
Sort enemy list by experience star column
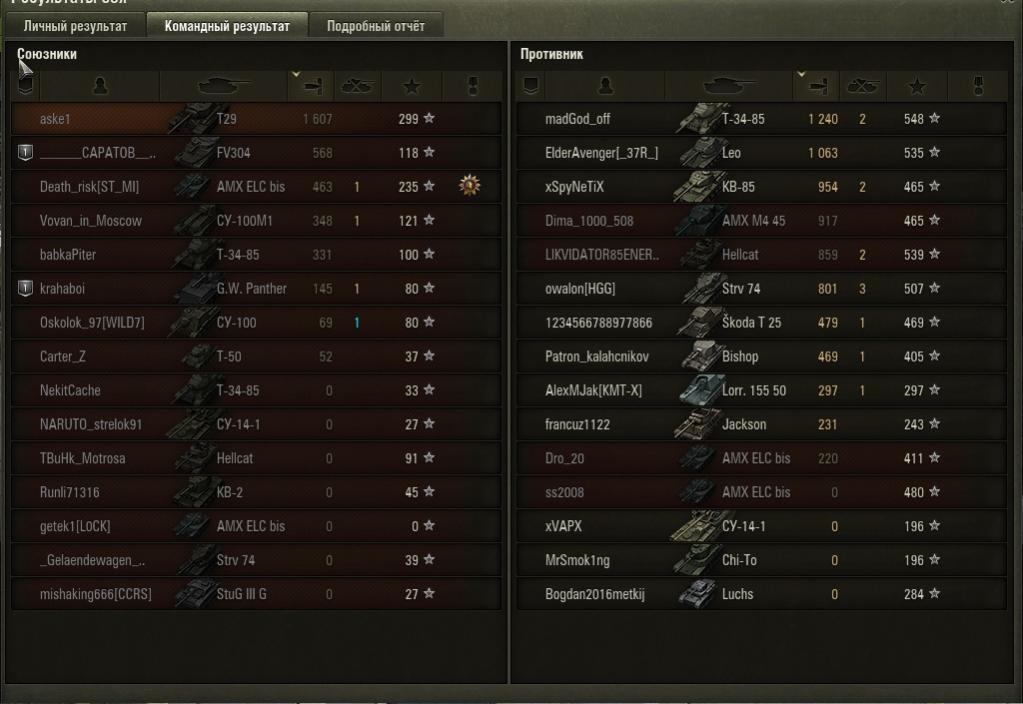pyautogui.click(x=915, y=86)
